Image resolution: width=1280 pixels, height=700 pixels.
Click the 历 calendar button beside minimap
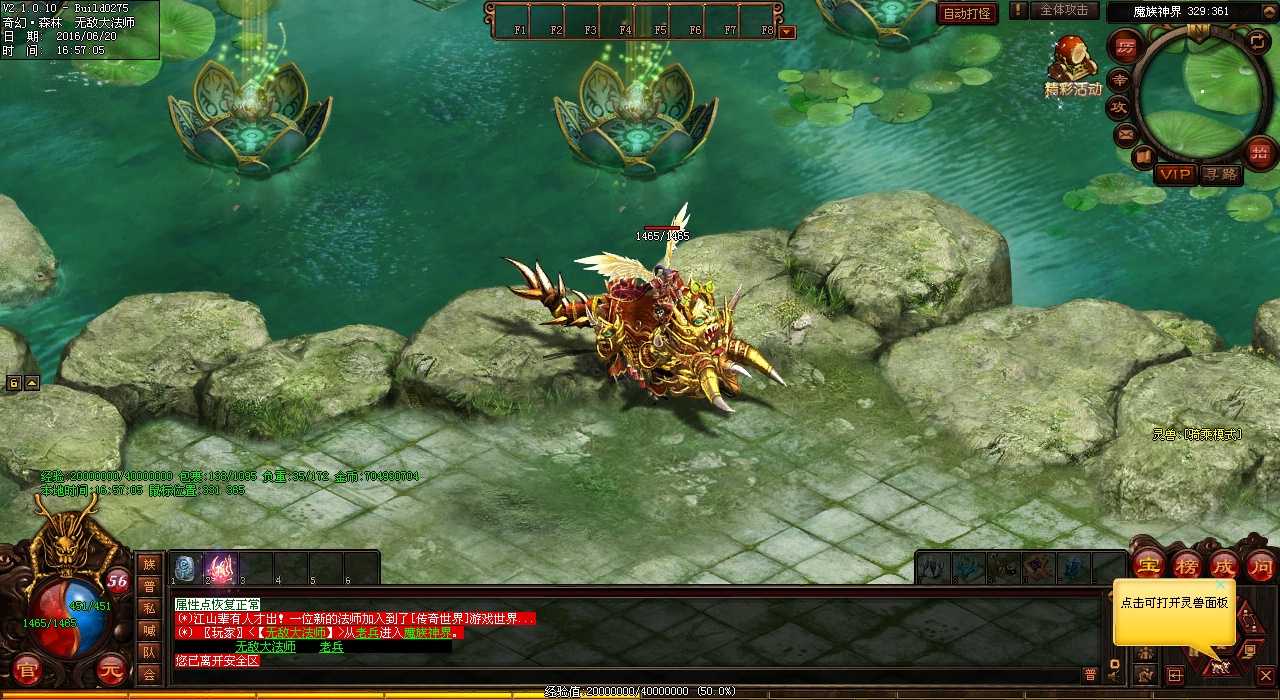(1126, 46)
